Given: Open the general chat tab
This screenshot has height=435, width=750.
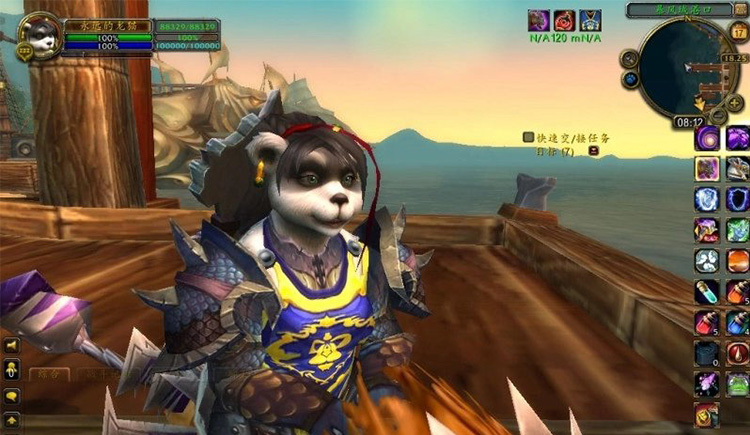Looking at the screenshot, I should tap(48, 374).
